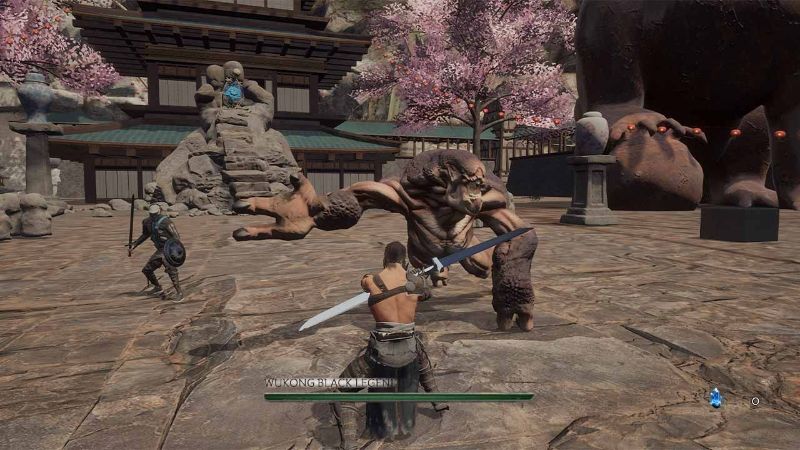Click the blue crystal currency icon
This screenshot has height=450, width=800.
click(715, 398)
